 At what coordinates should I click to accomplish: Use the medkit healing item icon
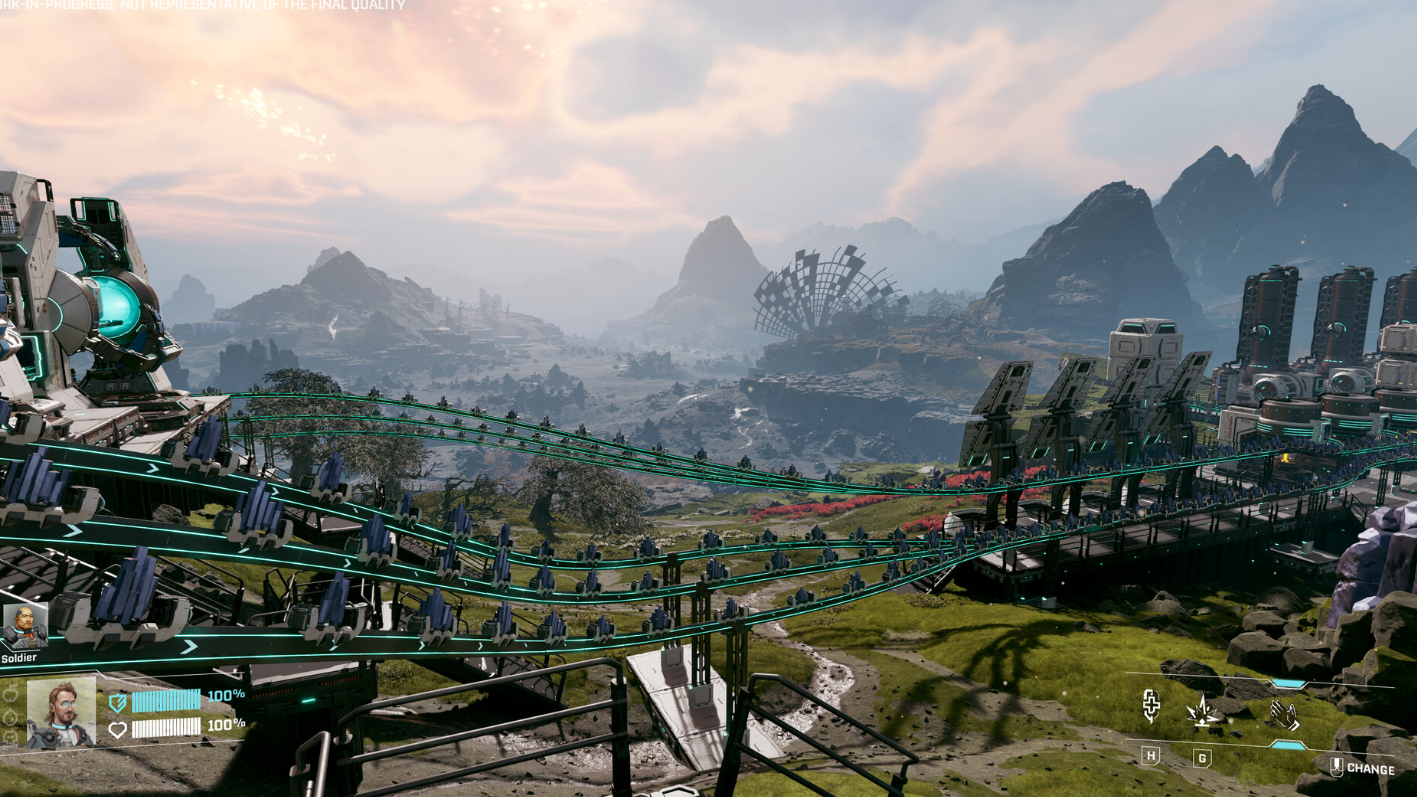click(x=1152, y=706)
